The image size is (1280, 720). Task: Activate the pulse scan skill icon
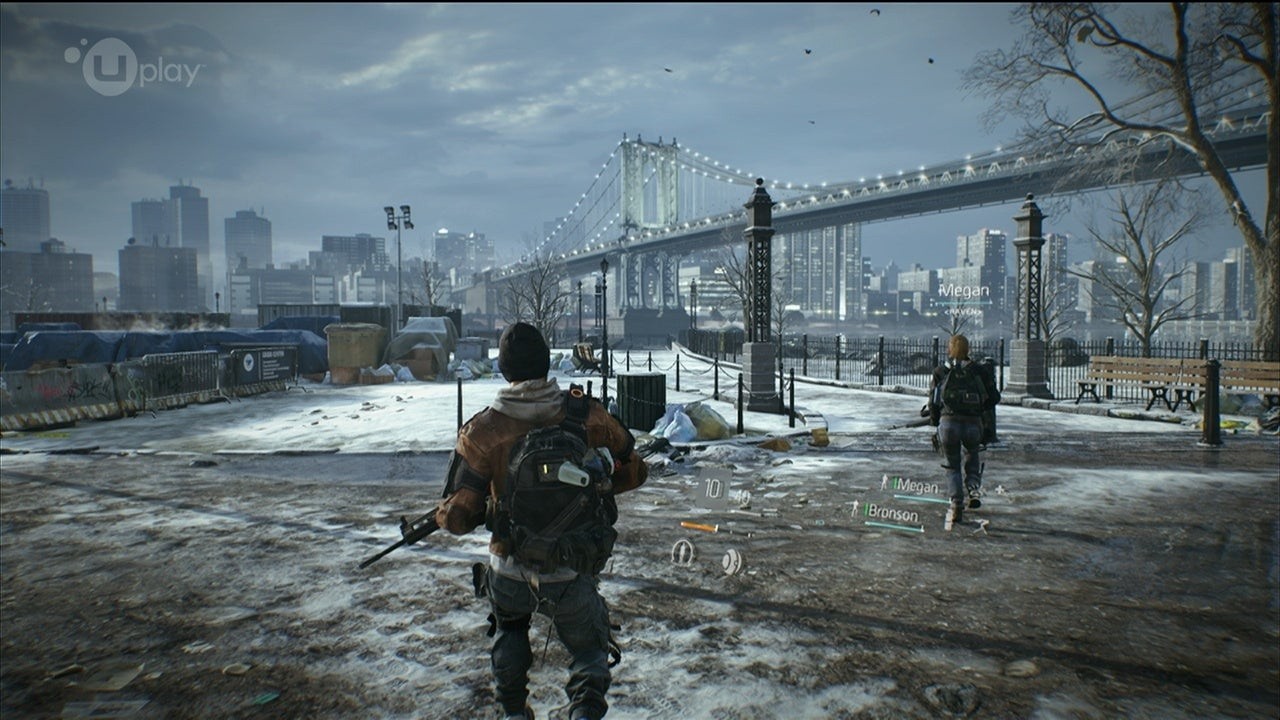coord(683,551)
